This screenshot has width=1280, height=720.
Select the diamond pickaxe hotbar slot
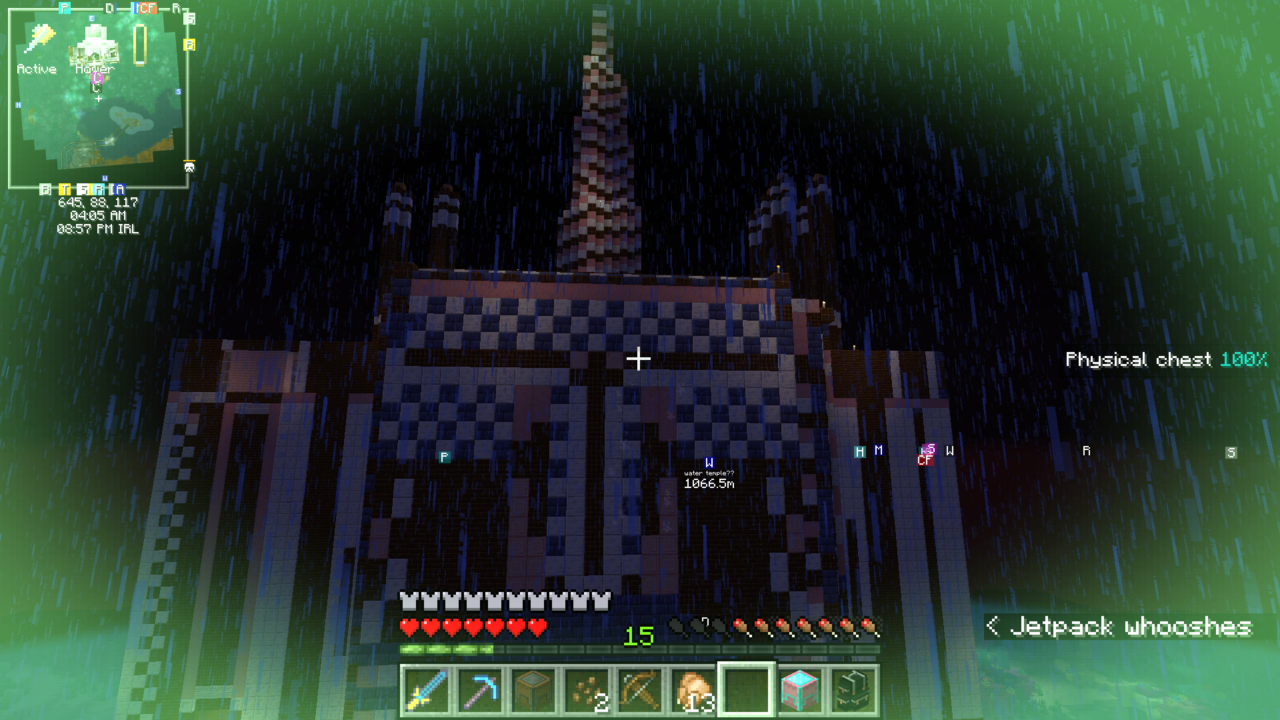(477, 690)
